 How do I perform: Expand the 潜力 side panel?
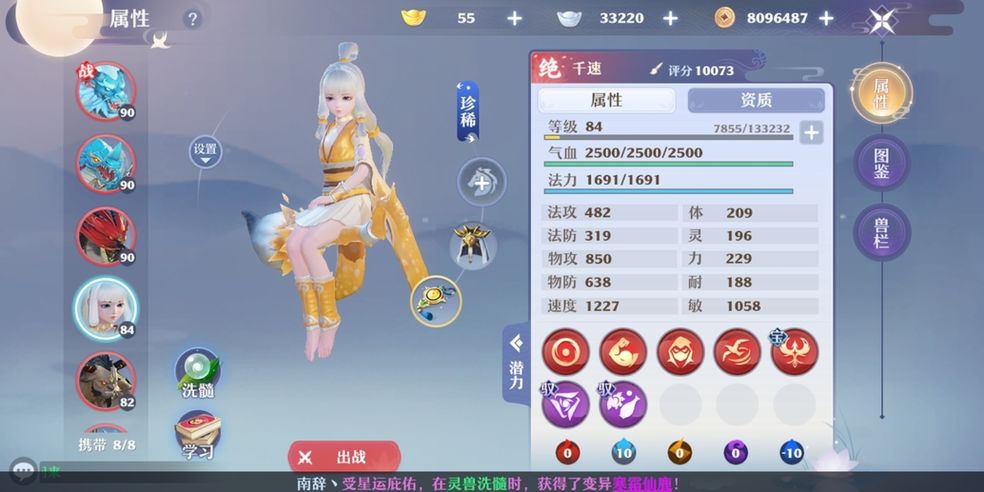[x=516, y=365]
